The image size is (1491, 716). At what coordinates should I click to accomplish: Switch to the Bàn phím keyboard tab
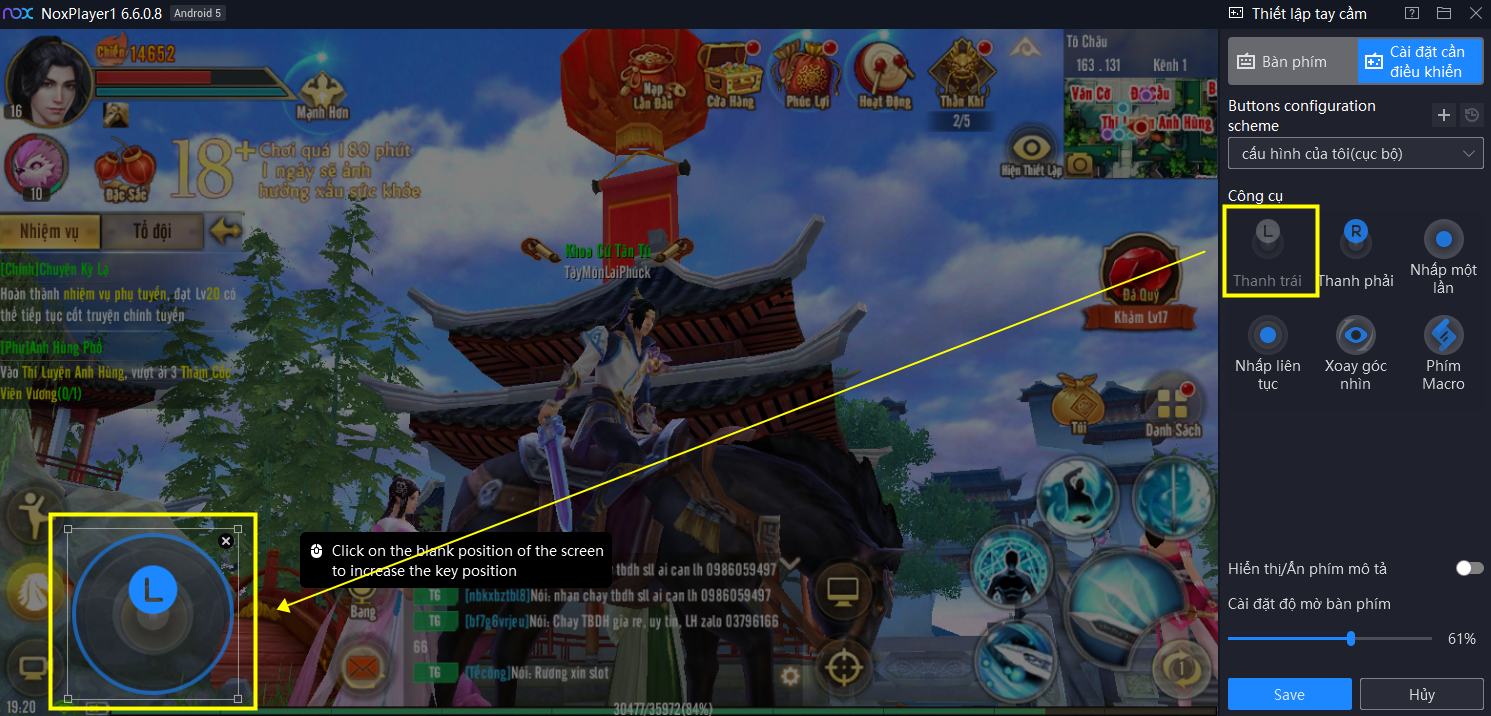[x=1293, y=62]
